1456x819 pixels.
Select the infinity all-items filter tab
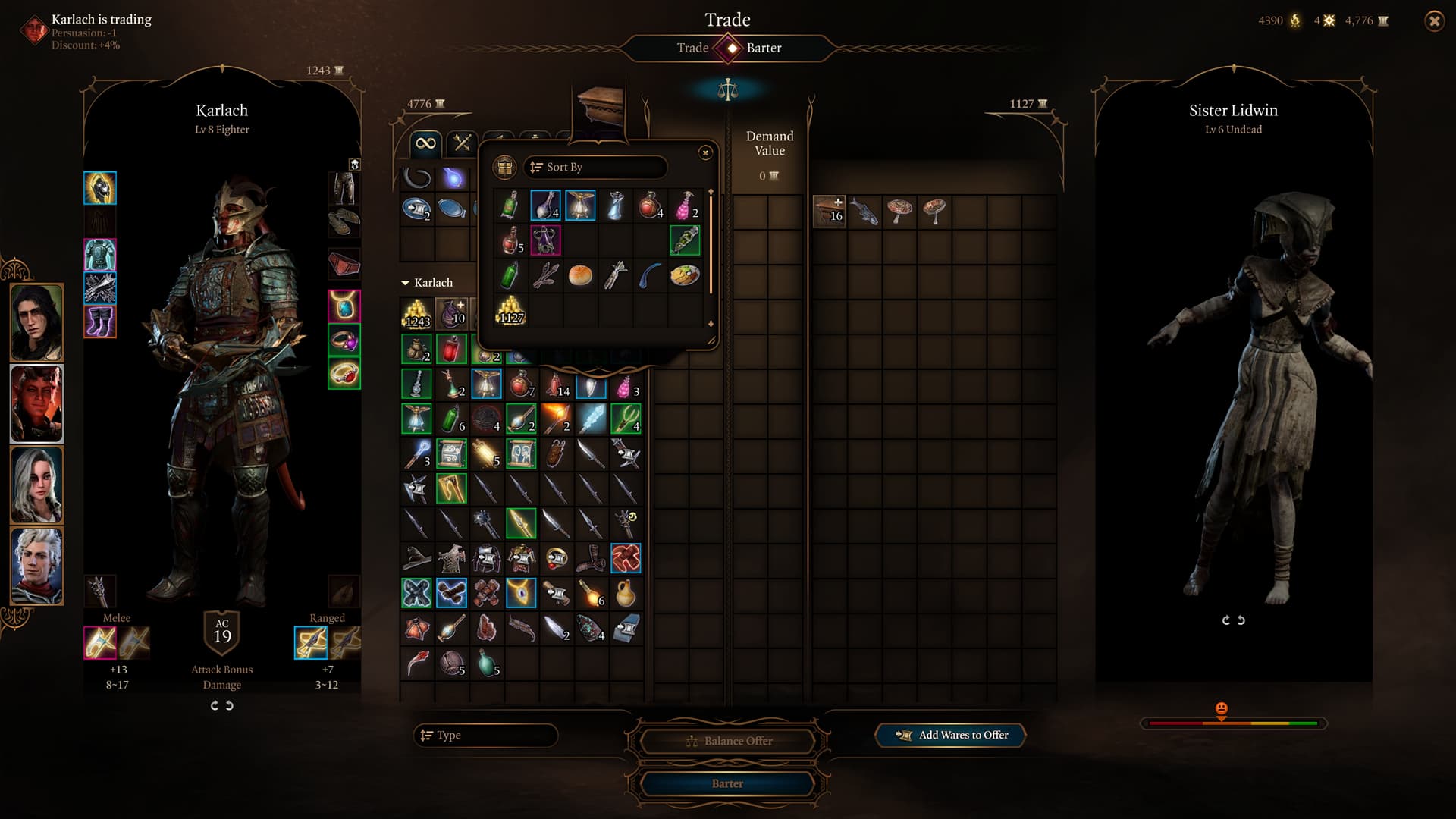(x=426, y=143)
